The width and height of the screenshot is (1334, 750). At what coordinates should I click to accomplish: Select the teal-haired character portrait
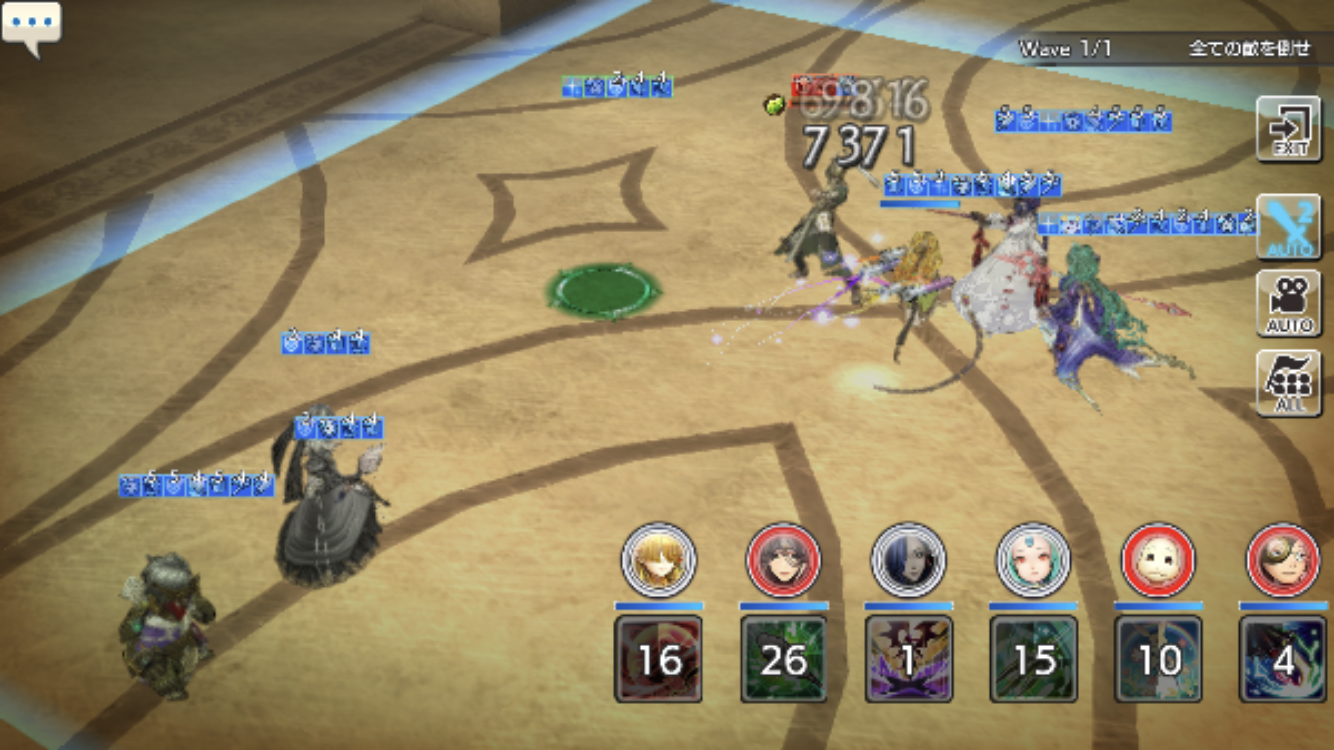[x=1033, y=560]
